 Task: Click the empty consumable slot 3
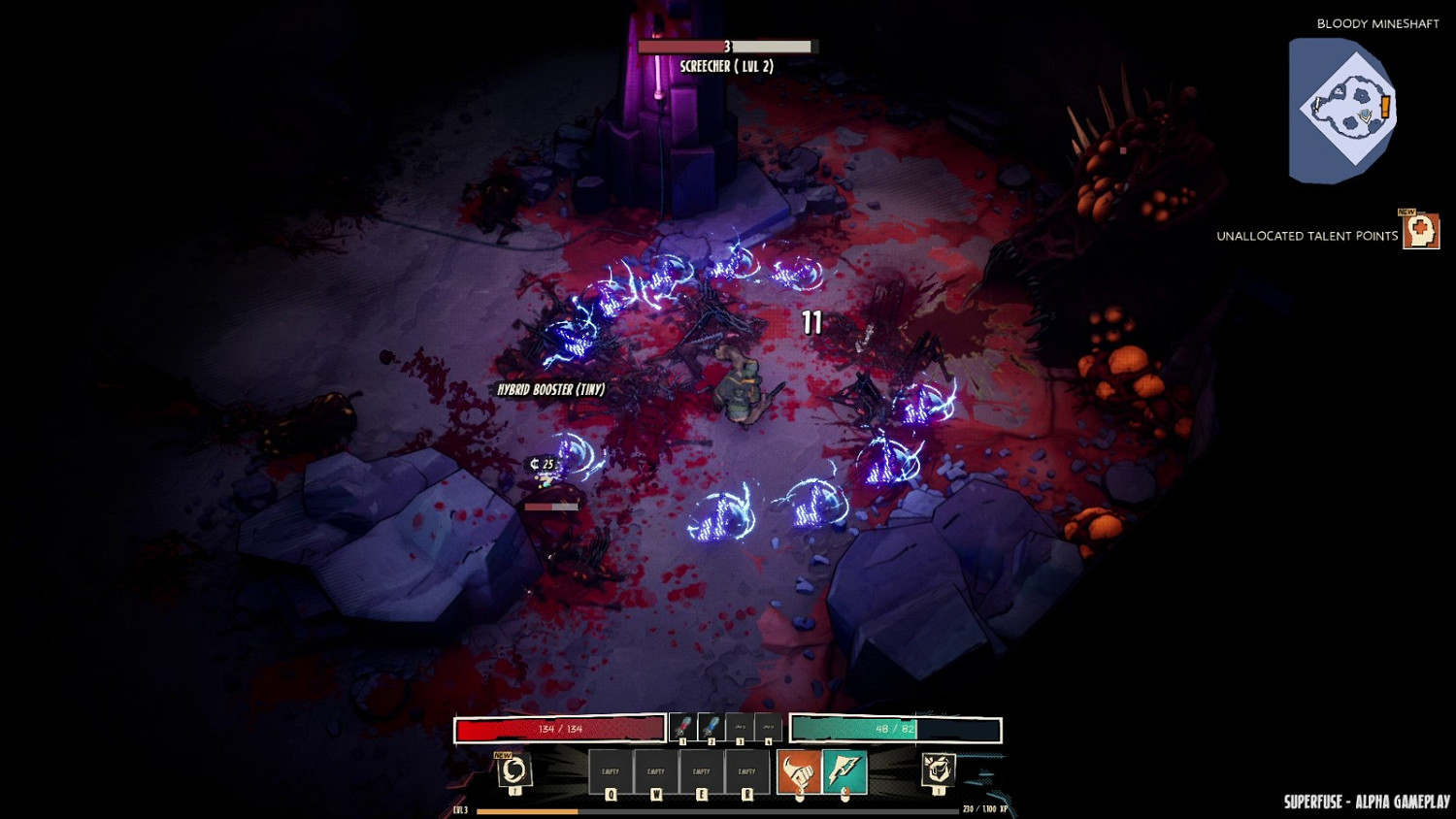click(x=738, y=725)
